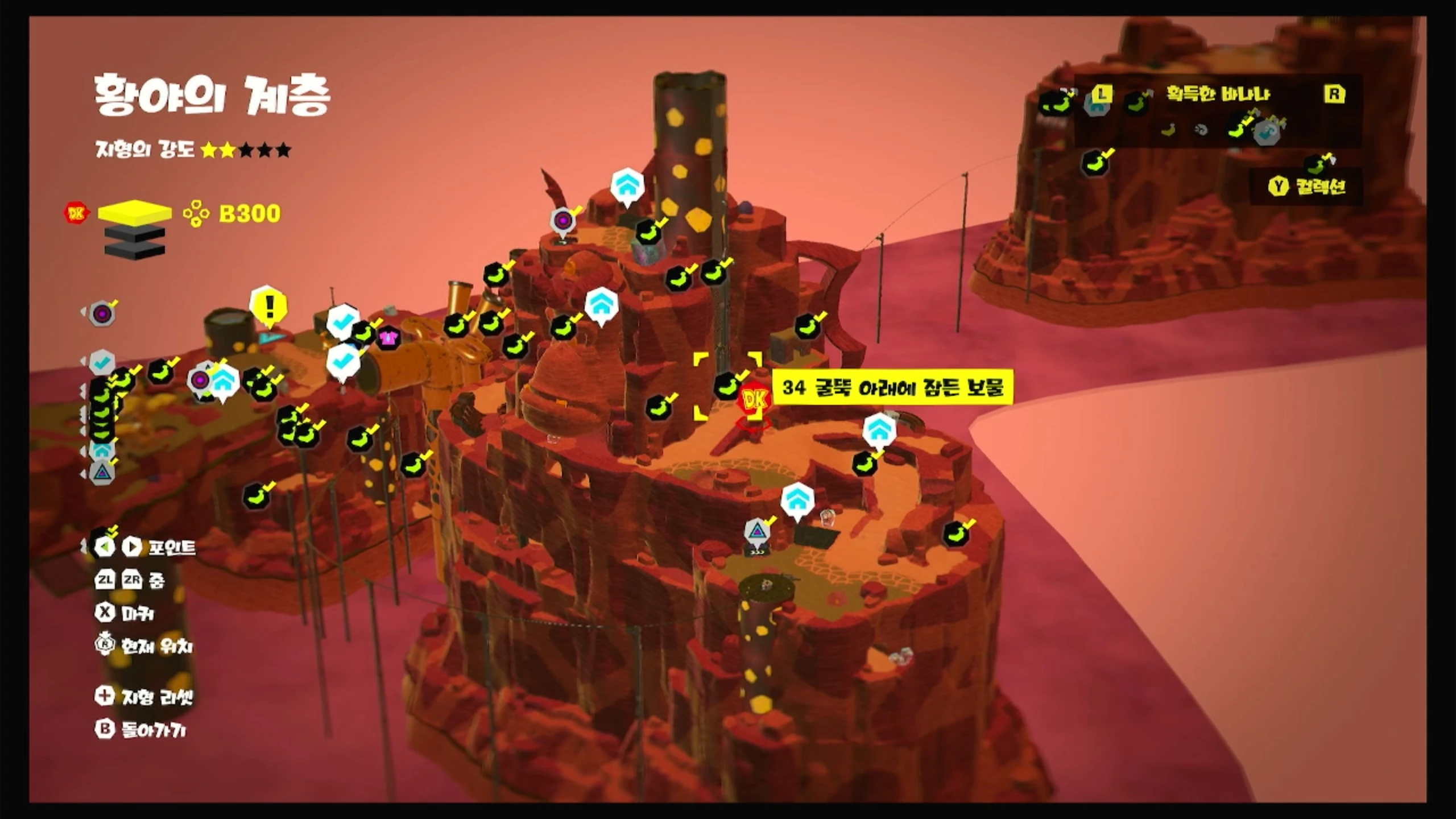Click the purple disc marker left of chimney
The image size is (1456, 819).
(563, 221)
